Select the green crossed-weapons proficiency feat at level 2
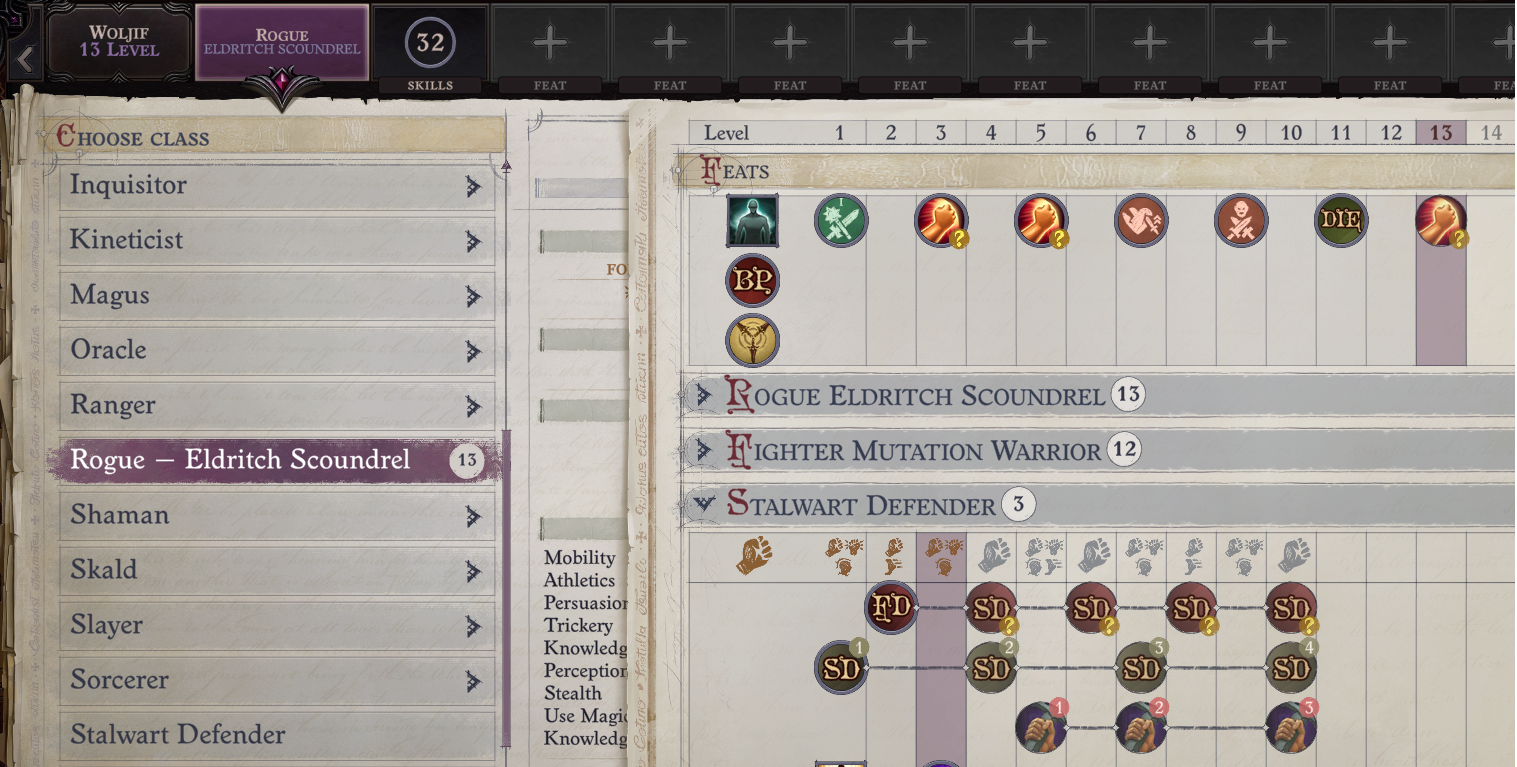This screenshot has height=767, width=1517. click(x=841, y=220)
